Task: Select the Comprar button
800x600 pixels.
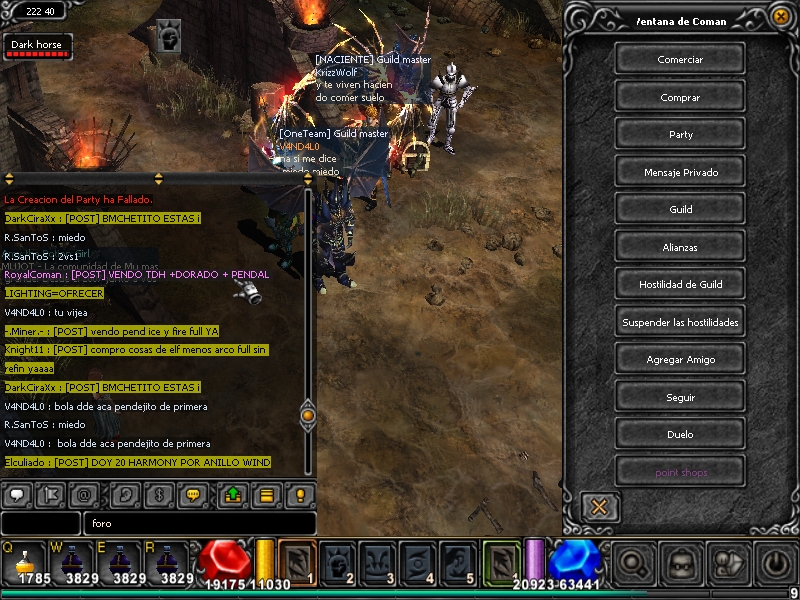Action: click(680, 98)
